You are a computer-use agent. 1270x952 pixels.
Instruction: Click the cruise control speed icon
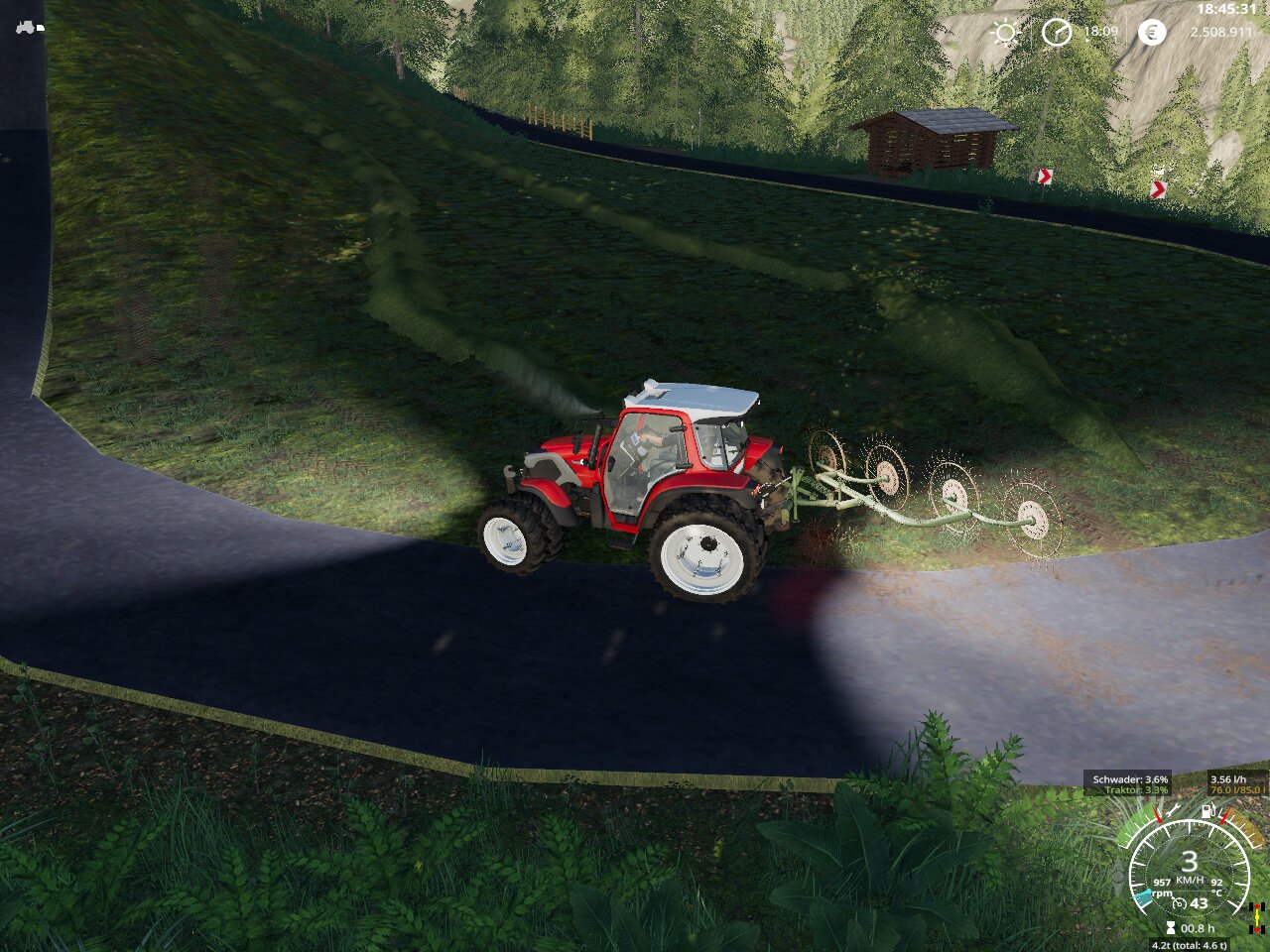point(1179,903)
